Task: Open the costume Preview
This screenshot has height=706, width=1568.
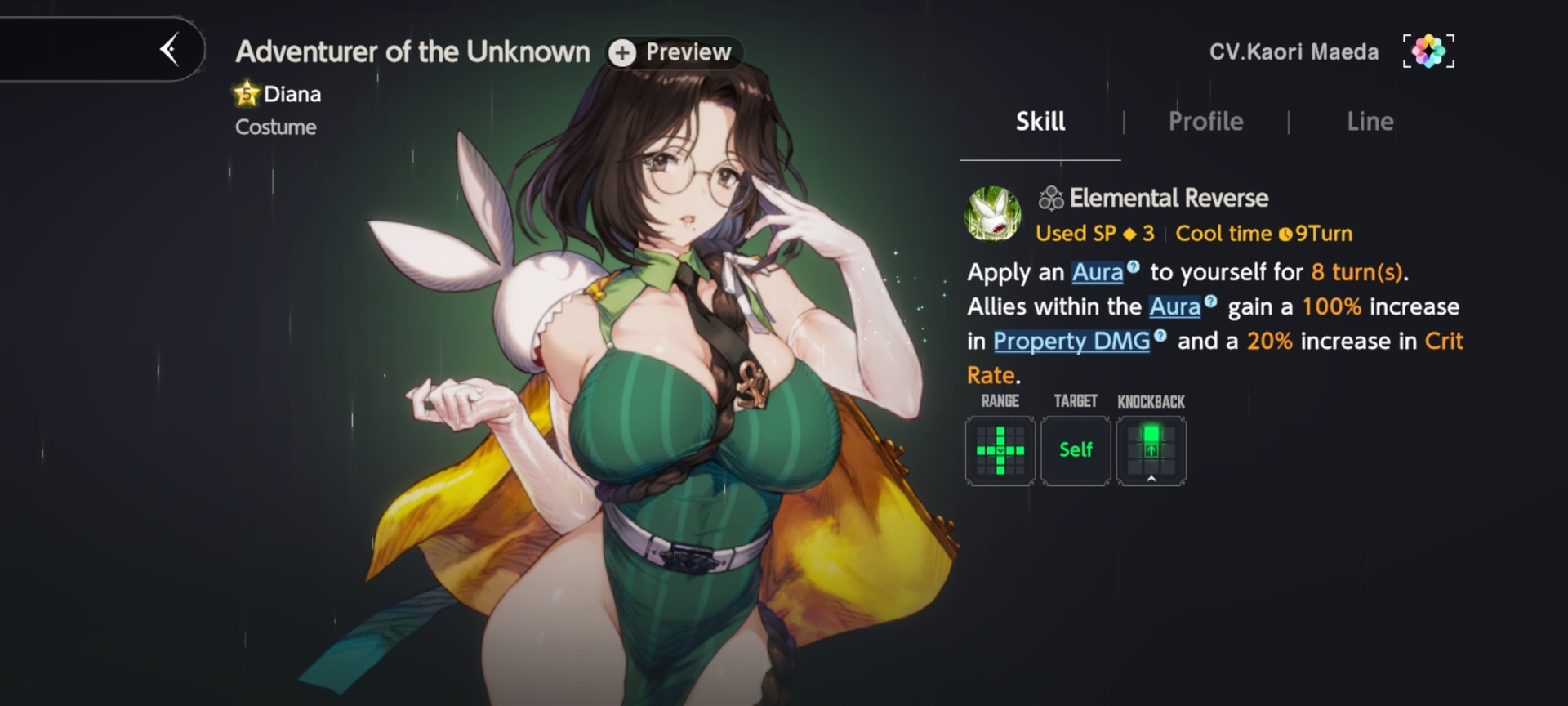Action: point(674,52)
